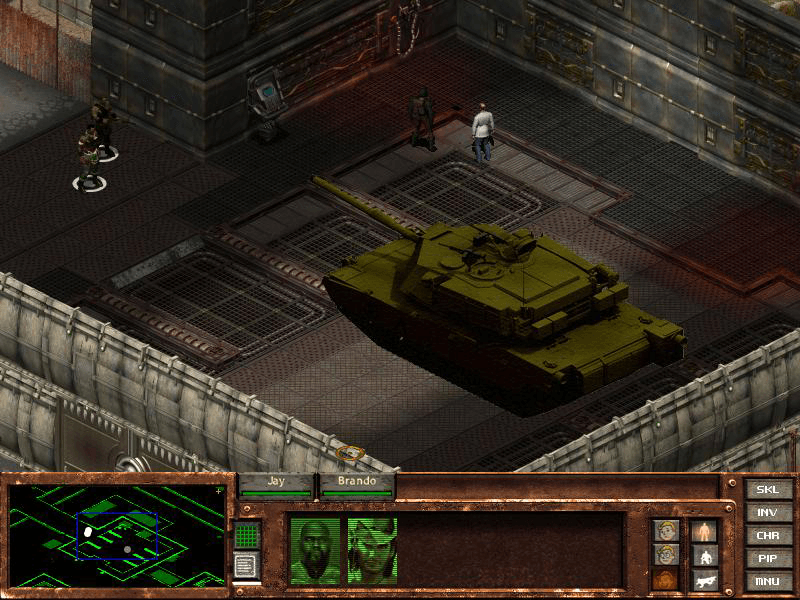Click the plus icon on the minimap

[219, 491]
